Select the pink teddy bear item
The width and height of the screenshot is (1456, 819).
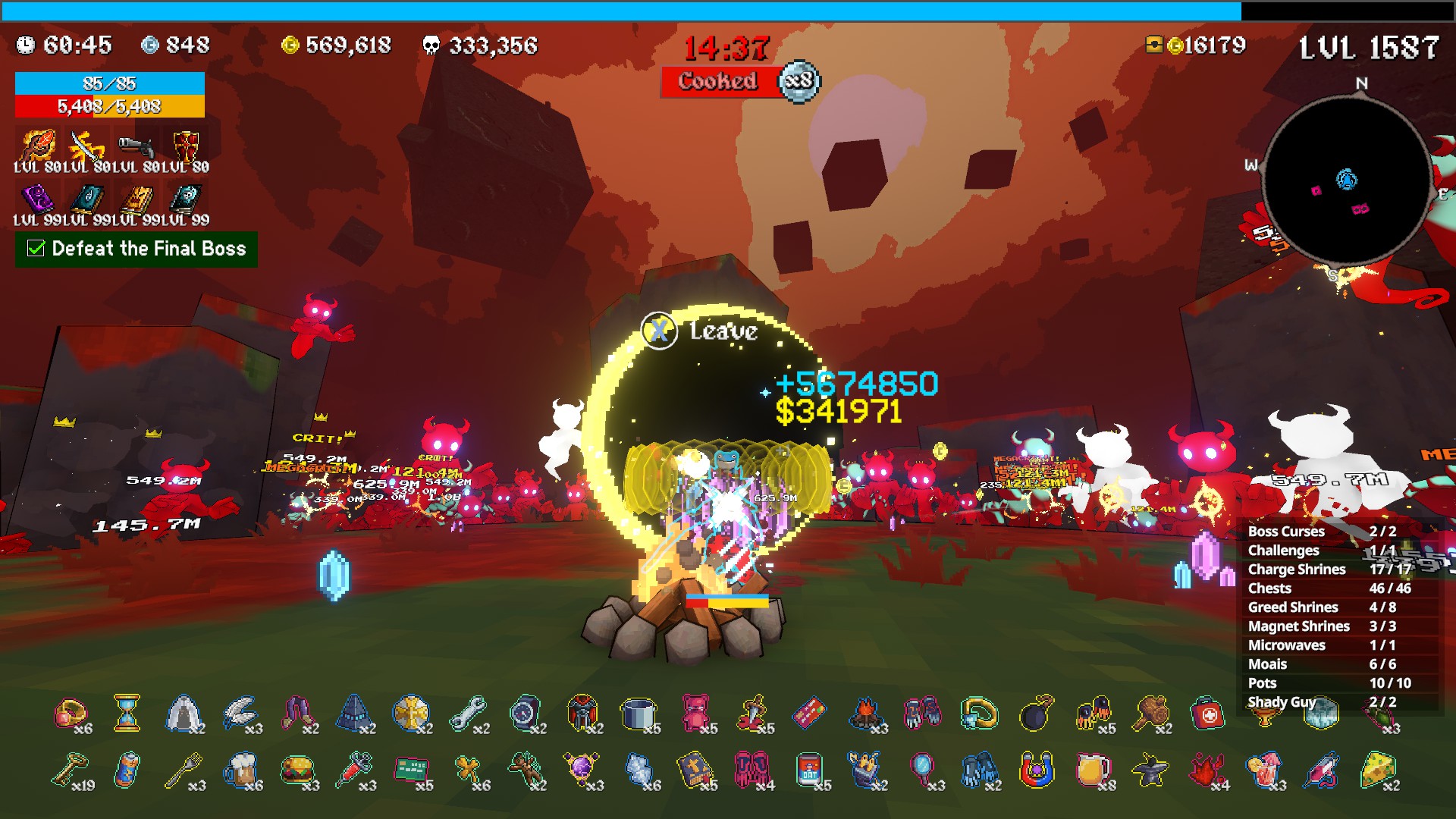tap(695, 712)
